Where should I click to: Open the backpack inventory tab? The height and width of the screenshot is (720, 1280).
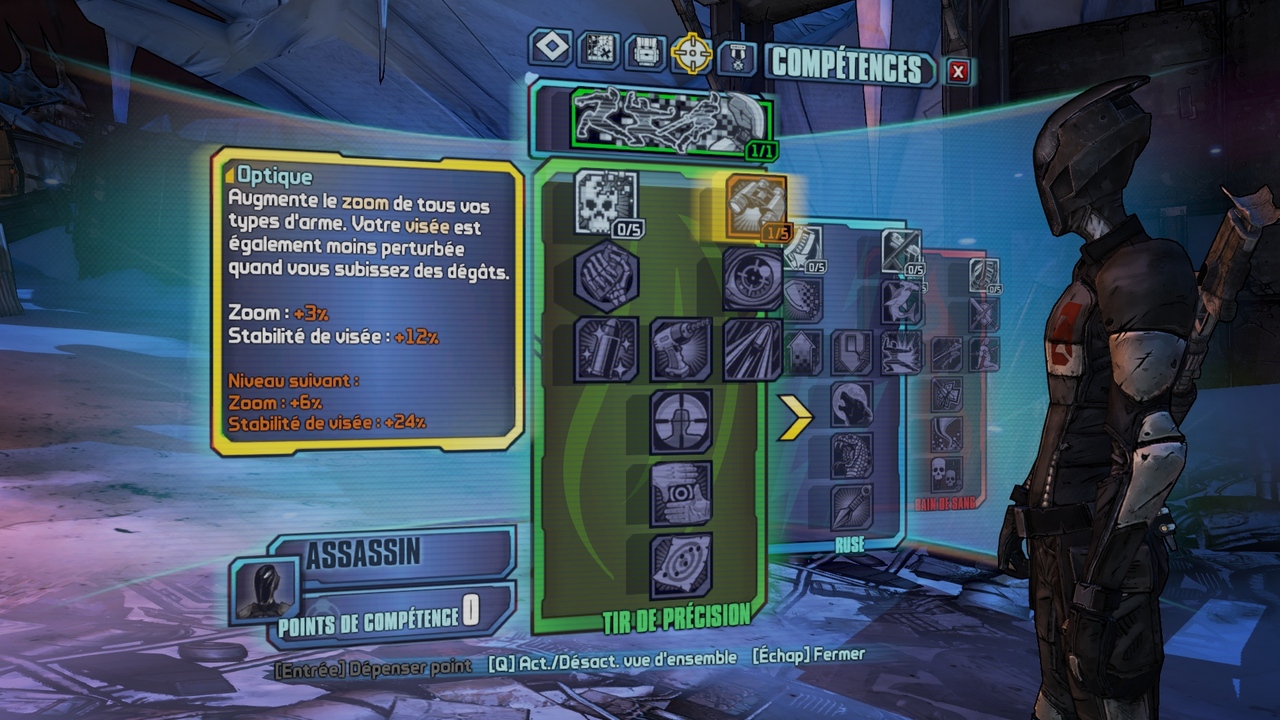click(x=645, y=52)
